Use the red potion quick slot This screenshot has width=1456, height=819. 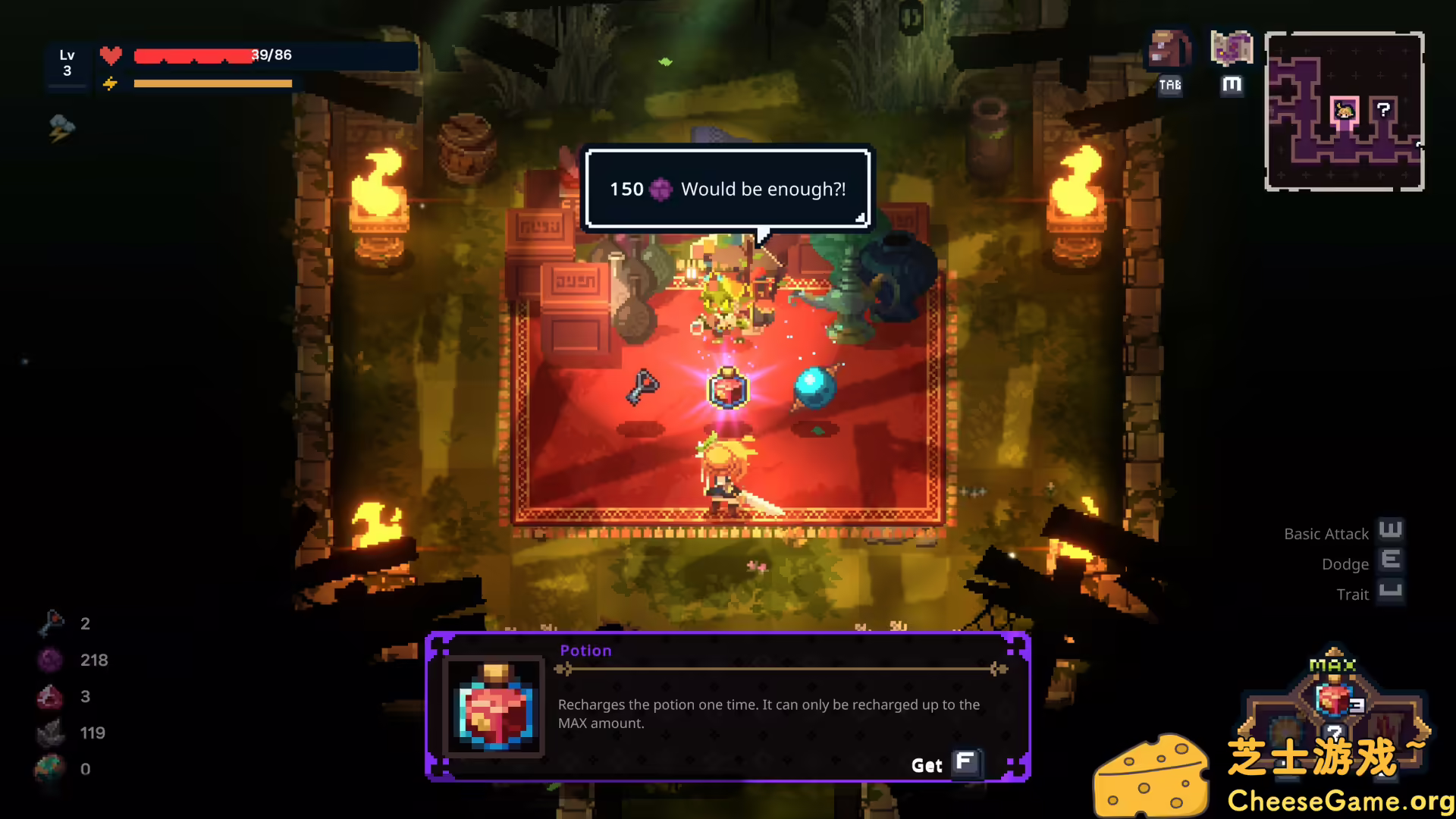(1334, 699)
